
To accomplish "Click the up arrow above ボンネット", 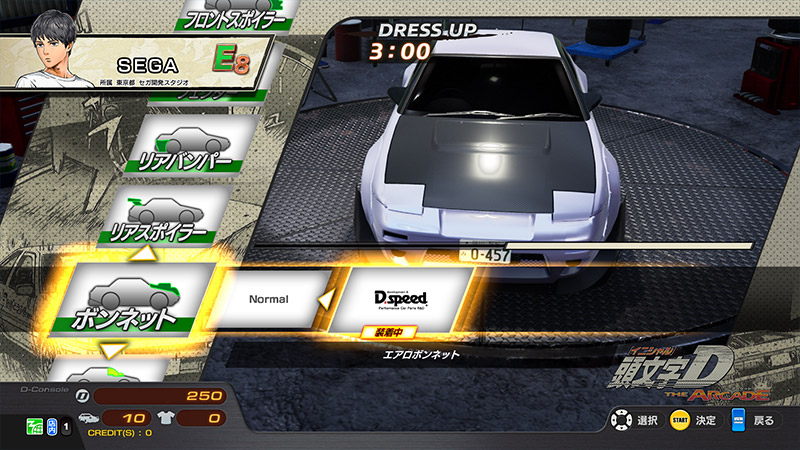I will (146, 253).
